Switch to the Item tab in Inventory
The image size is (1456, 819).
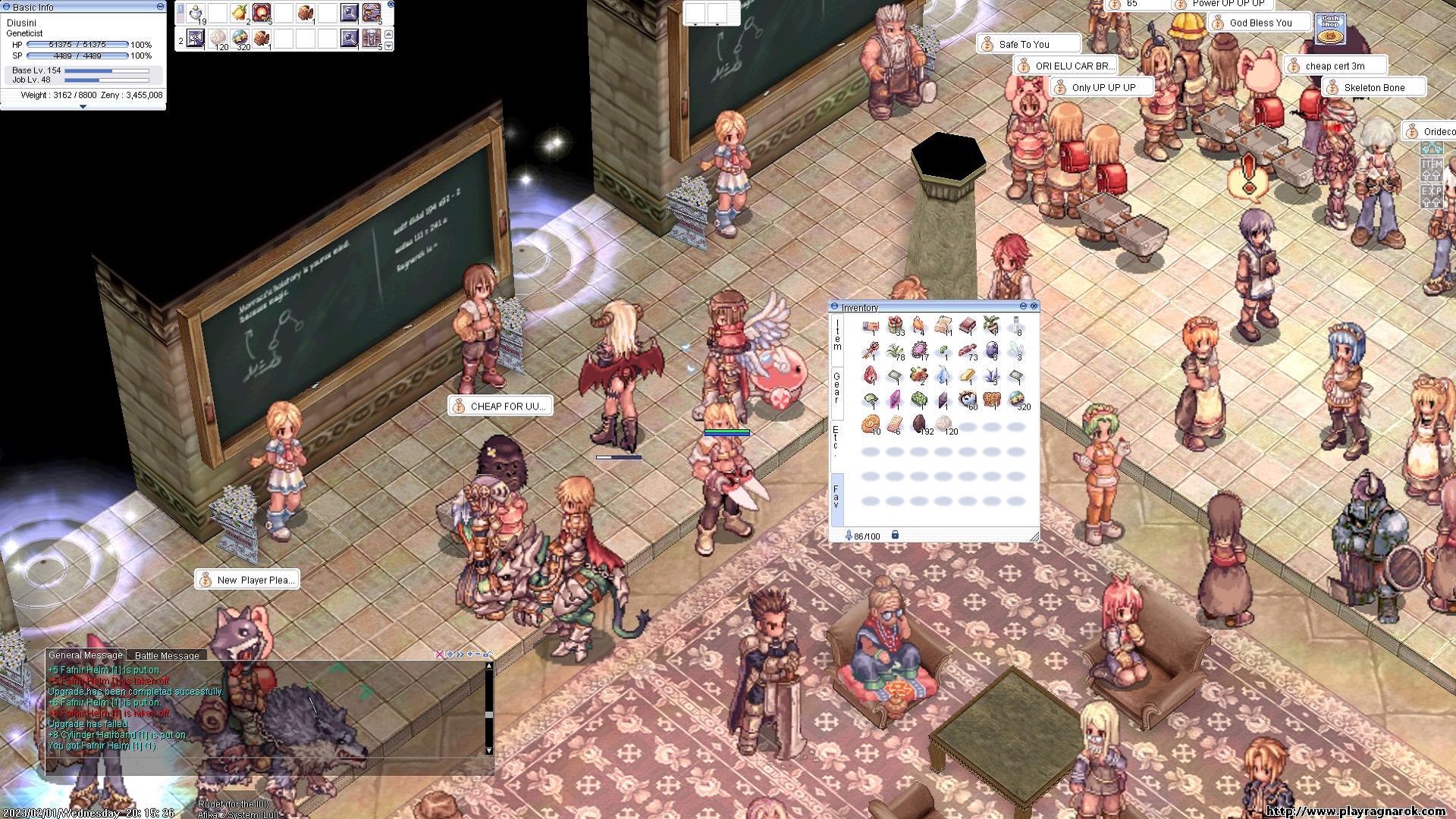coord(836,334)
